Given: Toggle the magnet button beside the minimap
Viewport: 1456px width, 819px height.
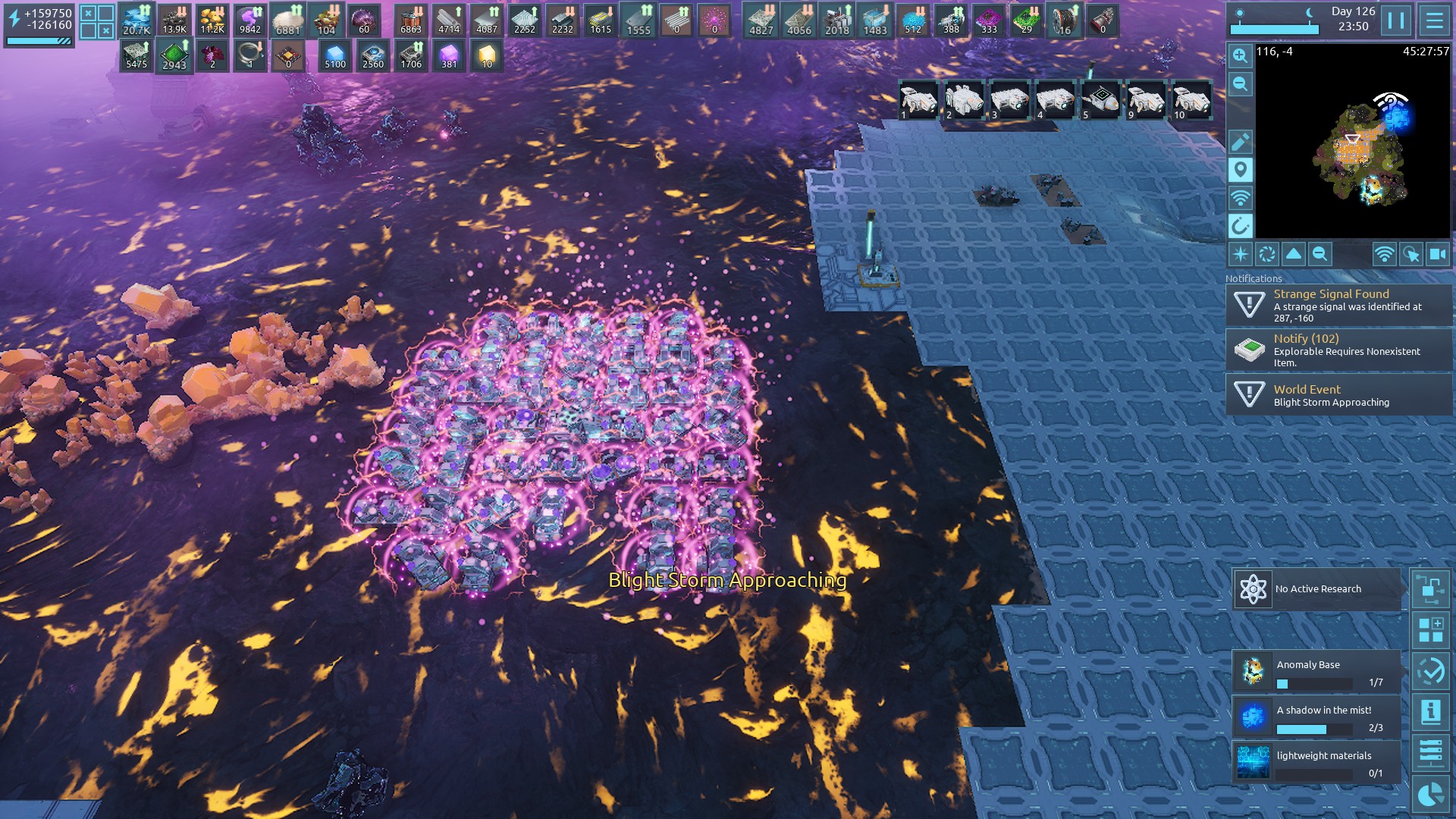Looking at the screenshot, I should click(1240, 225).
